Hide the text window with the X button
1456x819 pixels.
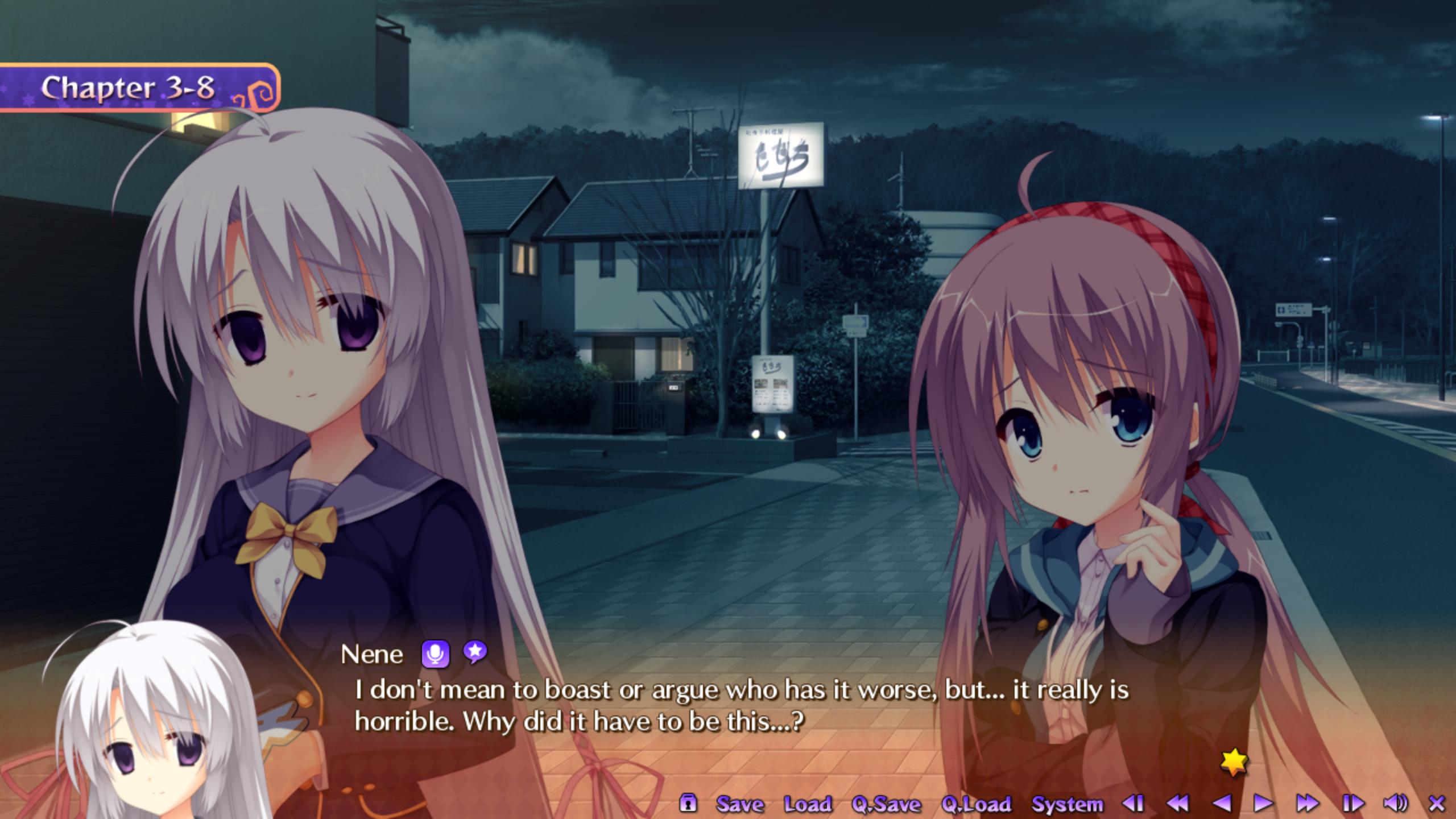[1437, 803]
